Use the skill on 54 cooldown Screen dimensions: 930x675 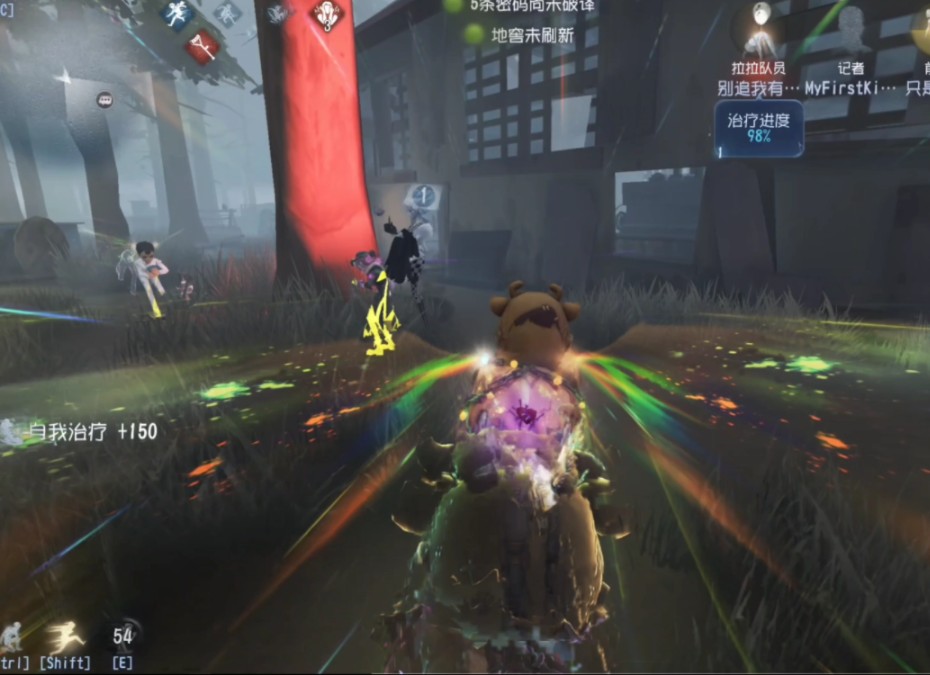click(123, 635)
